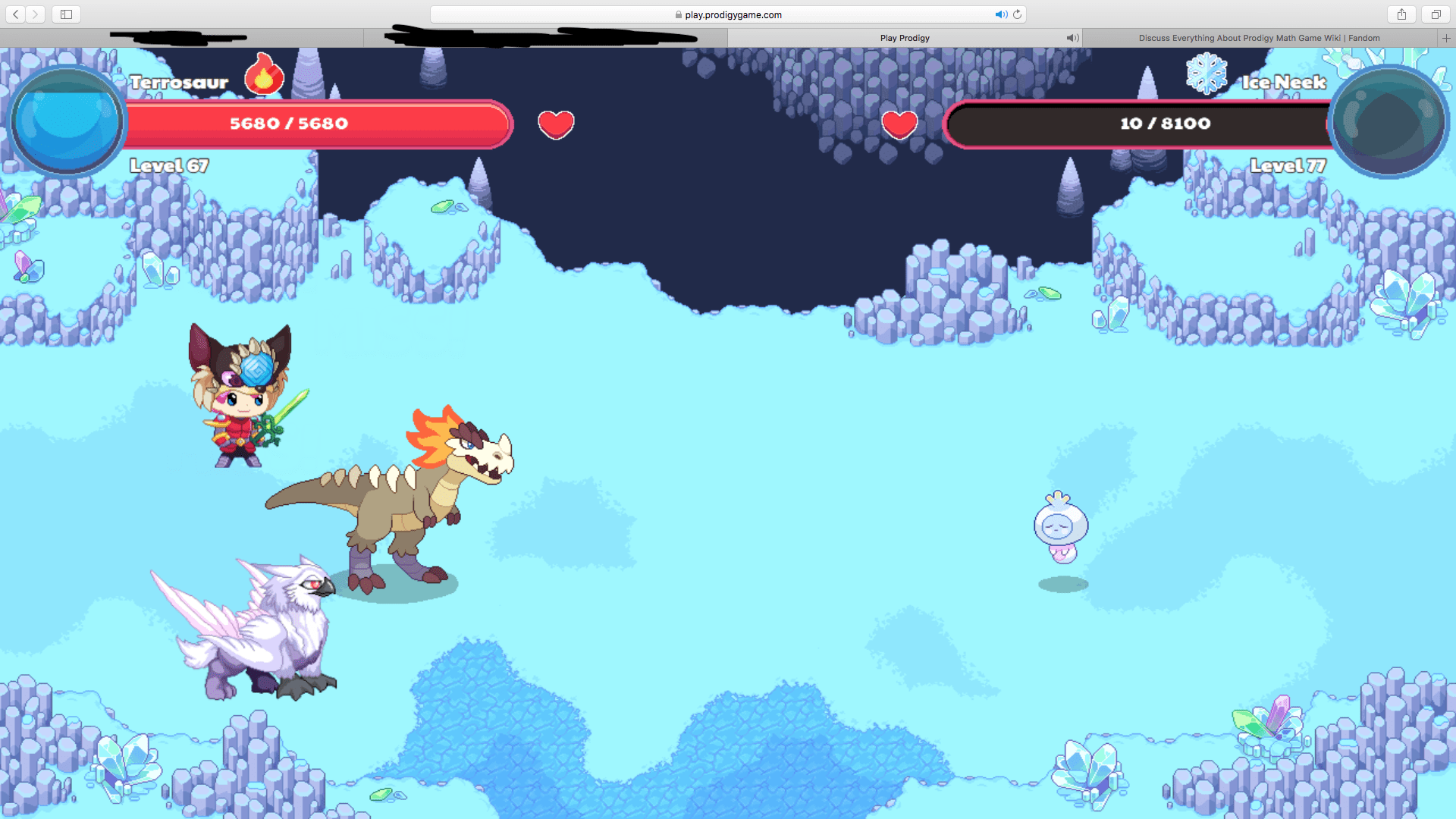Mute audio on the Play Prodigy tab
The image size is (1456, 819).
1072,37
